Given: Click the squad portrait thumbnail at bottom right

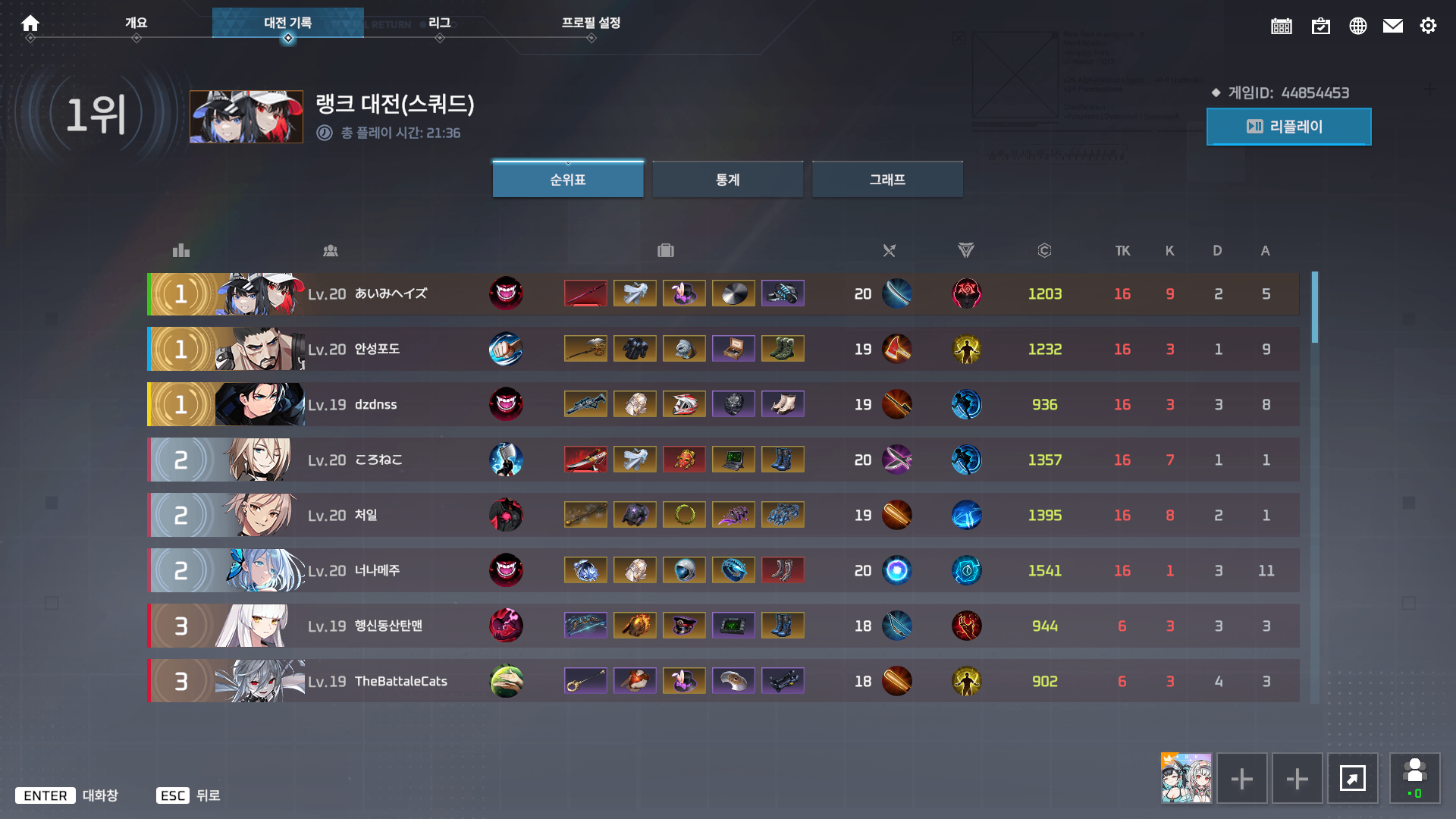Looking at the screenshot, I should pyautogui.click(x=1186, y=778).
